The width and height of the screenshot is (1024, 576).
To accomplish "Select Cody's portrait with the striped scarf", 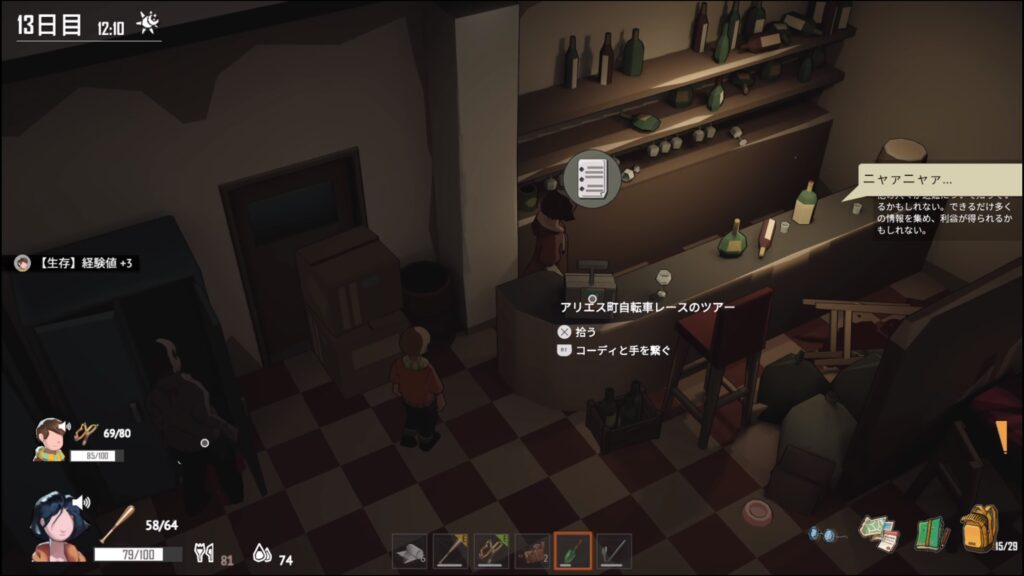I will pos(48,439).
